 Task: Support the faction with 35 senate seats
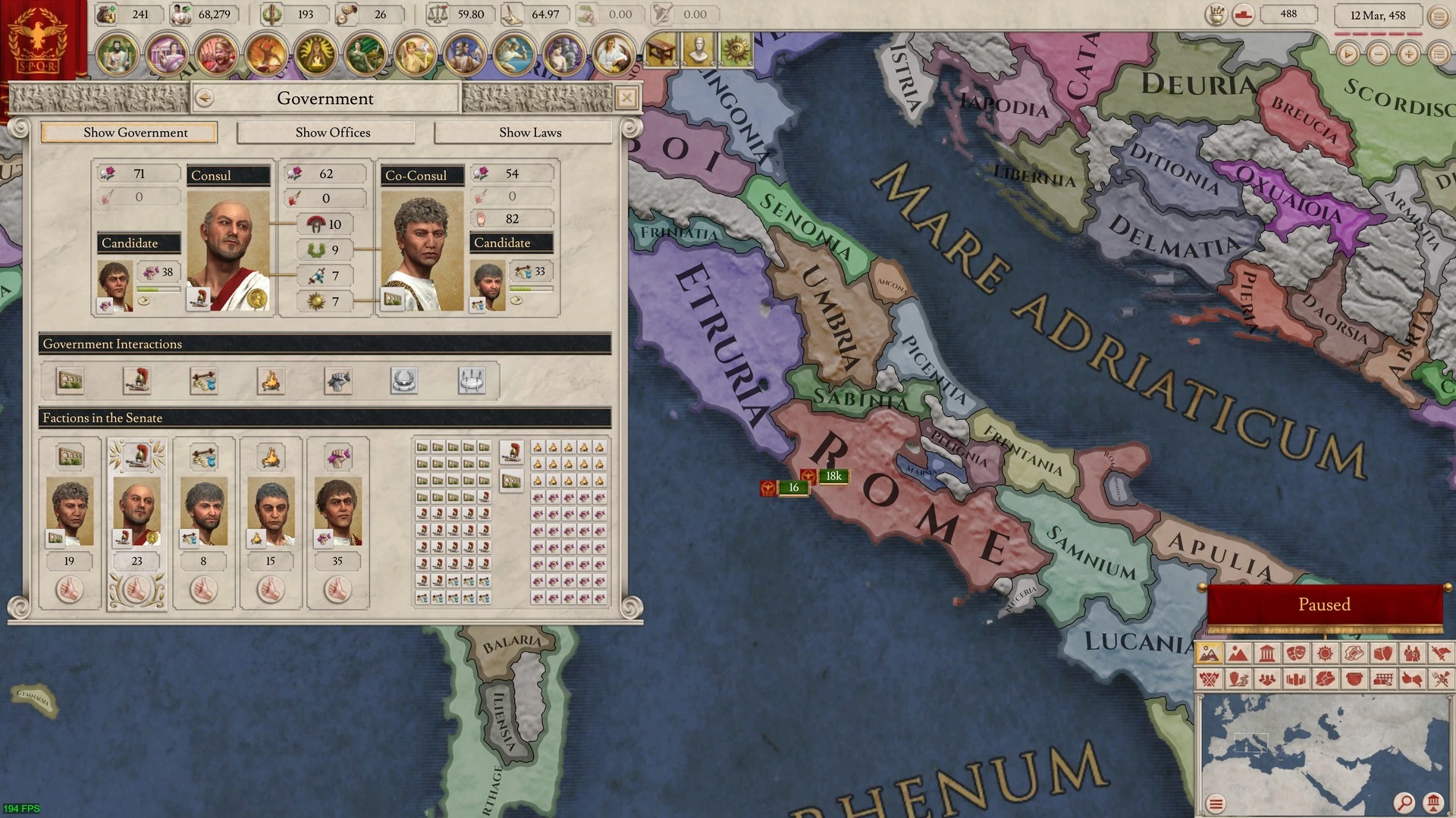(x=337, y=590)
